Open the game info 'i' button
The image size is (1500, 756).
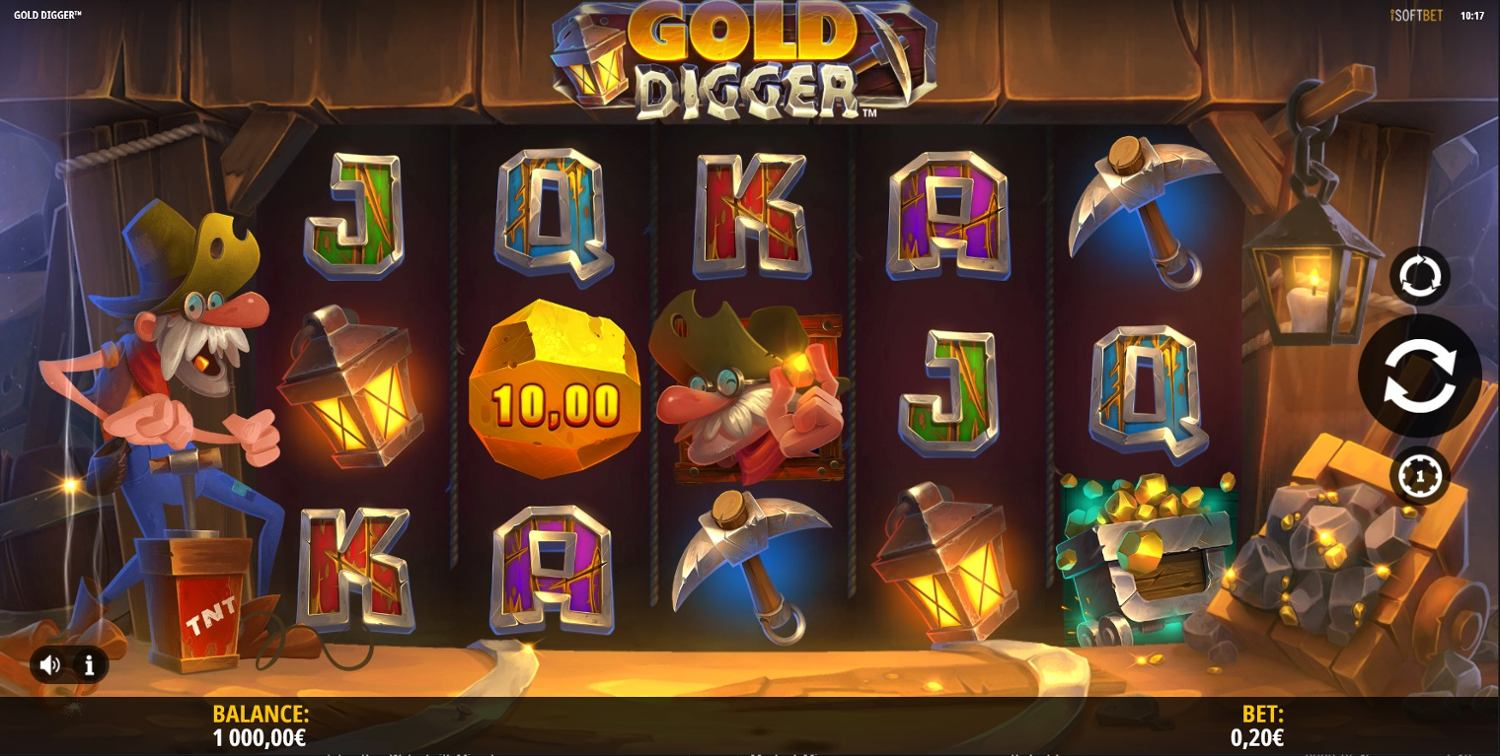[89, 665]
